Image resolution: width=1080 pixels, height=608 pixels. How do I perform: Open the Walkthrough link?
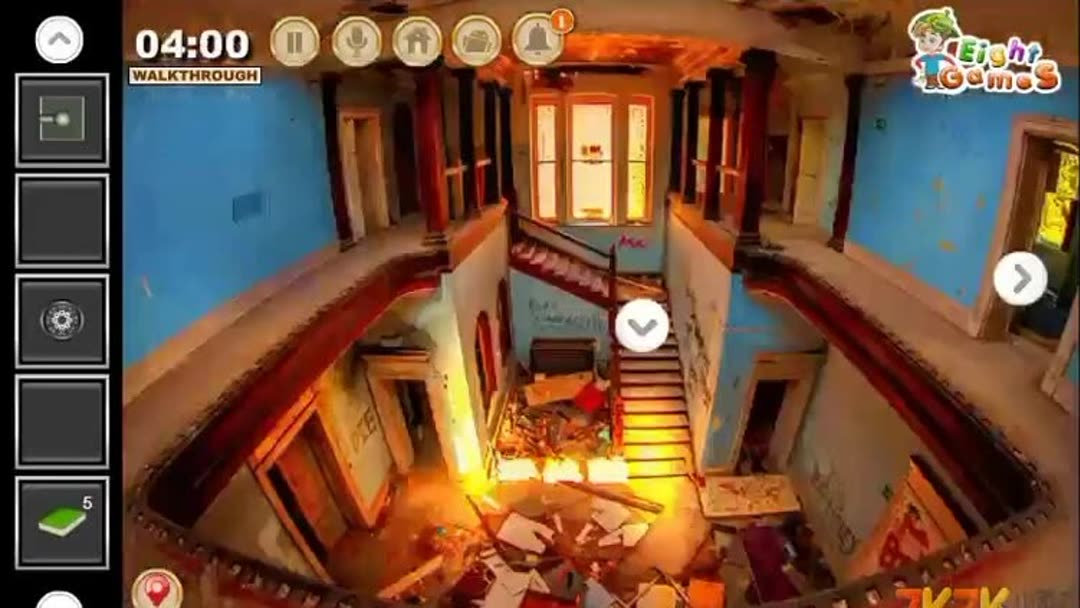click(194, 75)
